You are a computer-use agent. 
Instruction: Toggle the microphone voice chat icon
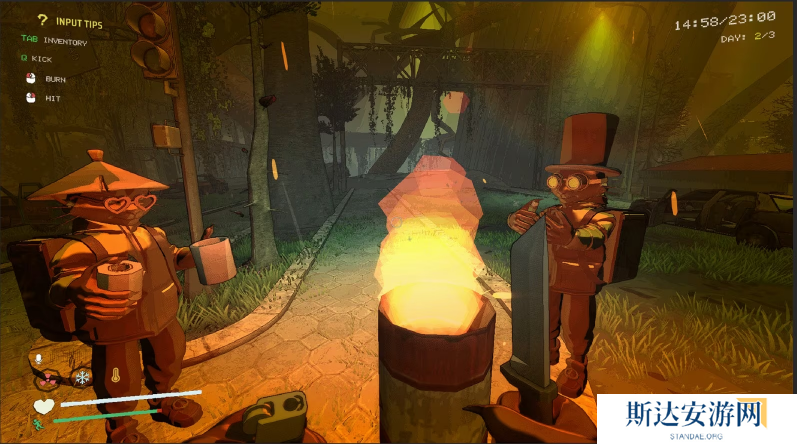pos(40,359)
